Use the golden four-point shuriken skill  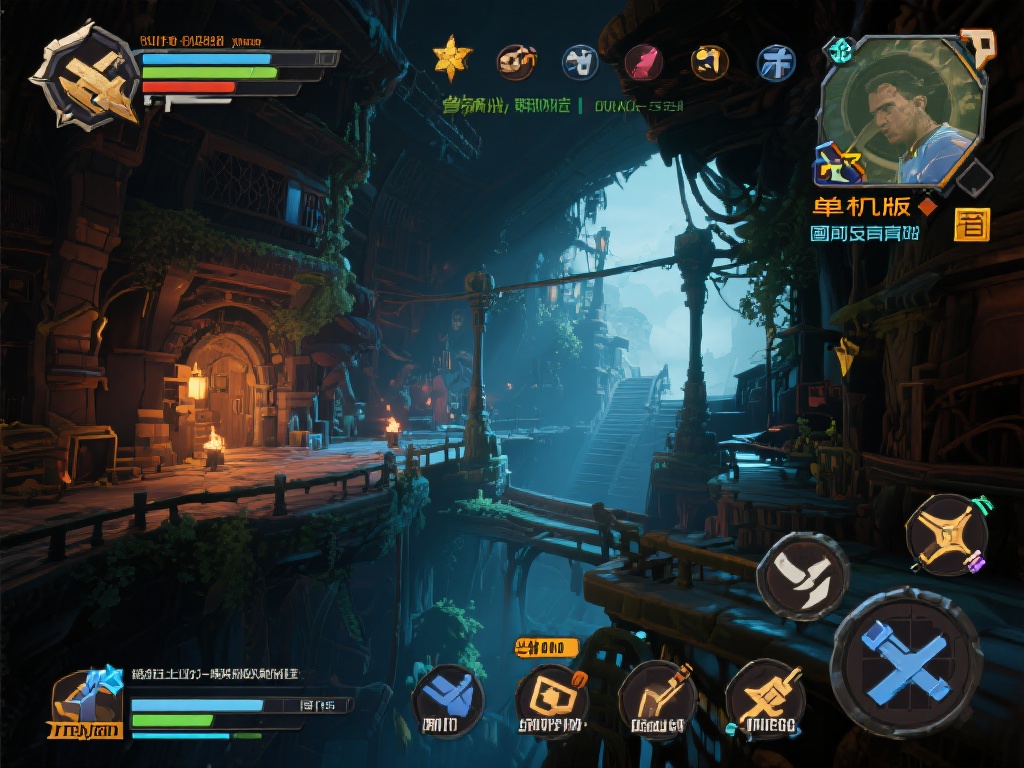[x=946, y=534]
